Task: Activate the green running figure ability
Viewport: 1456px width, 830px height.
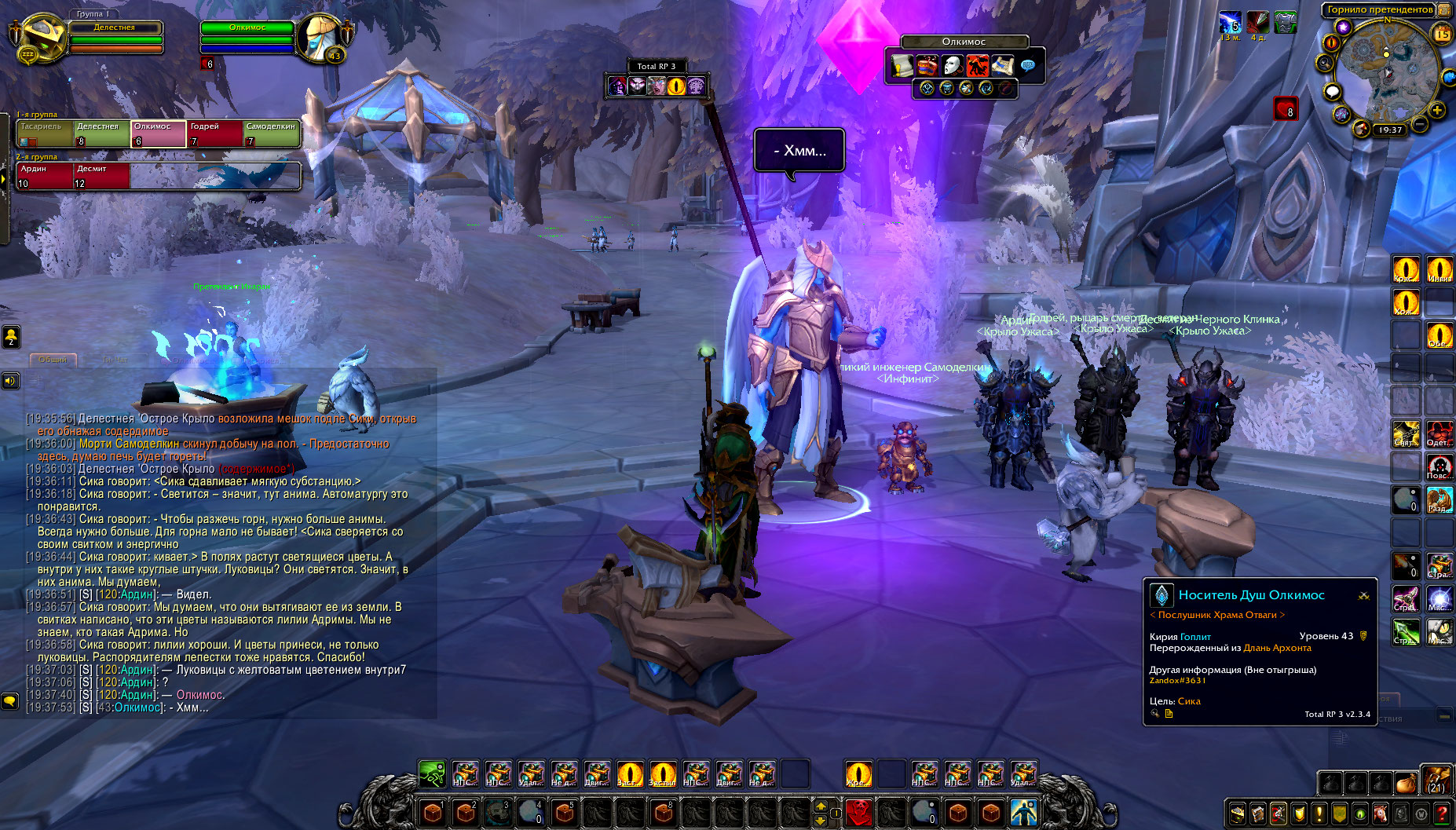Action: (x=432, y=774)
